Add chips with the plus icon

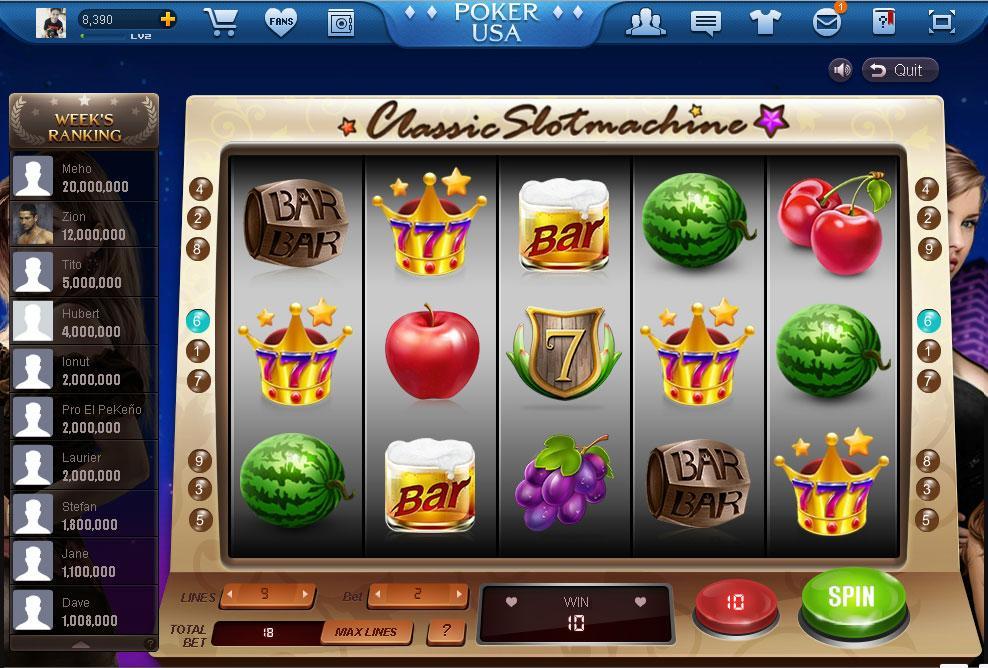(167, 19)
